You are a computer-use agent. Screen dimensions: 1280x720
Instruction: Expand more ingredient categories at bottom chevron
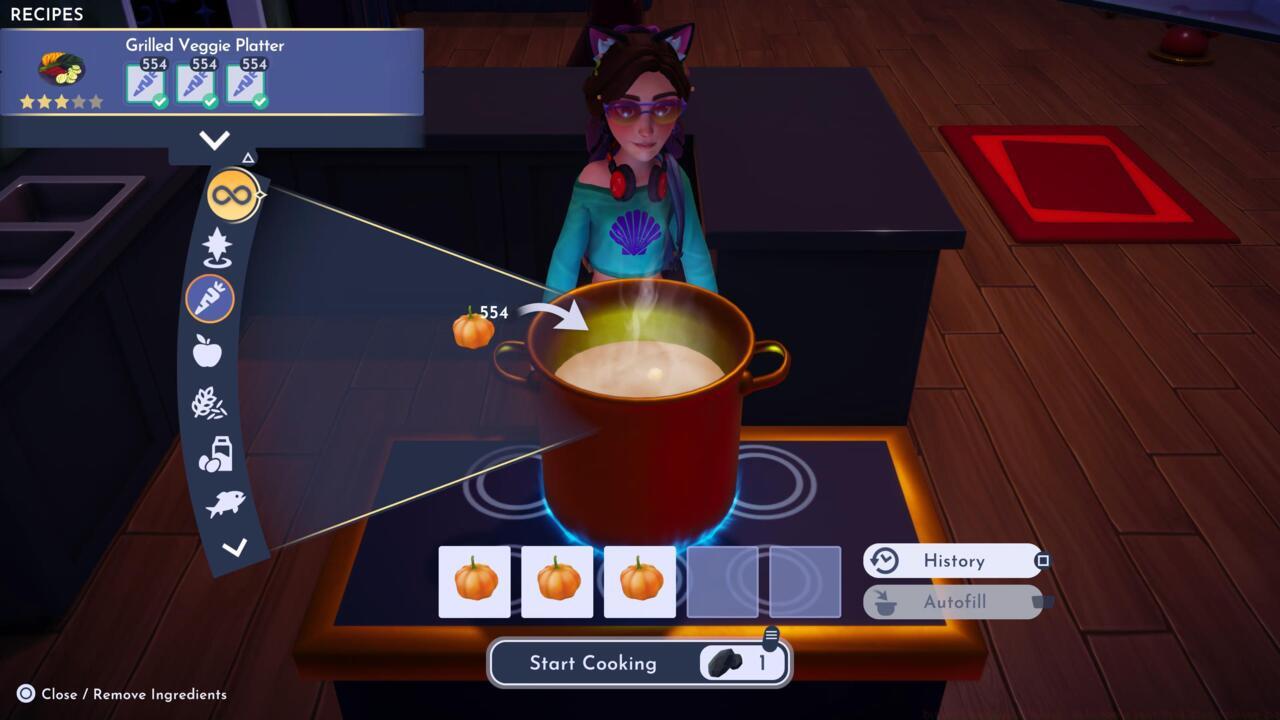[234, 547]
